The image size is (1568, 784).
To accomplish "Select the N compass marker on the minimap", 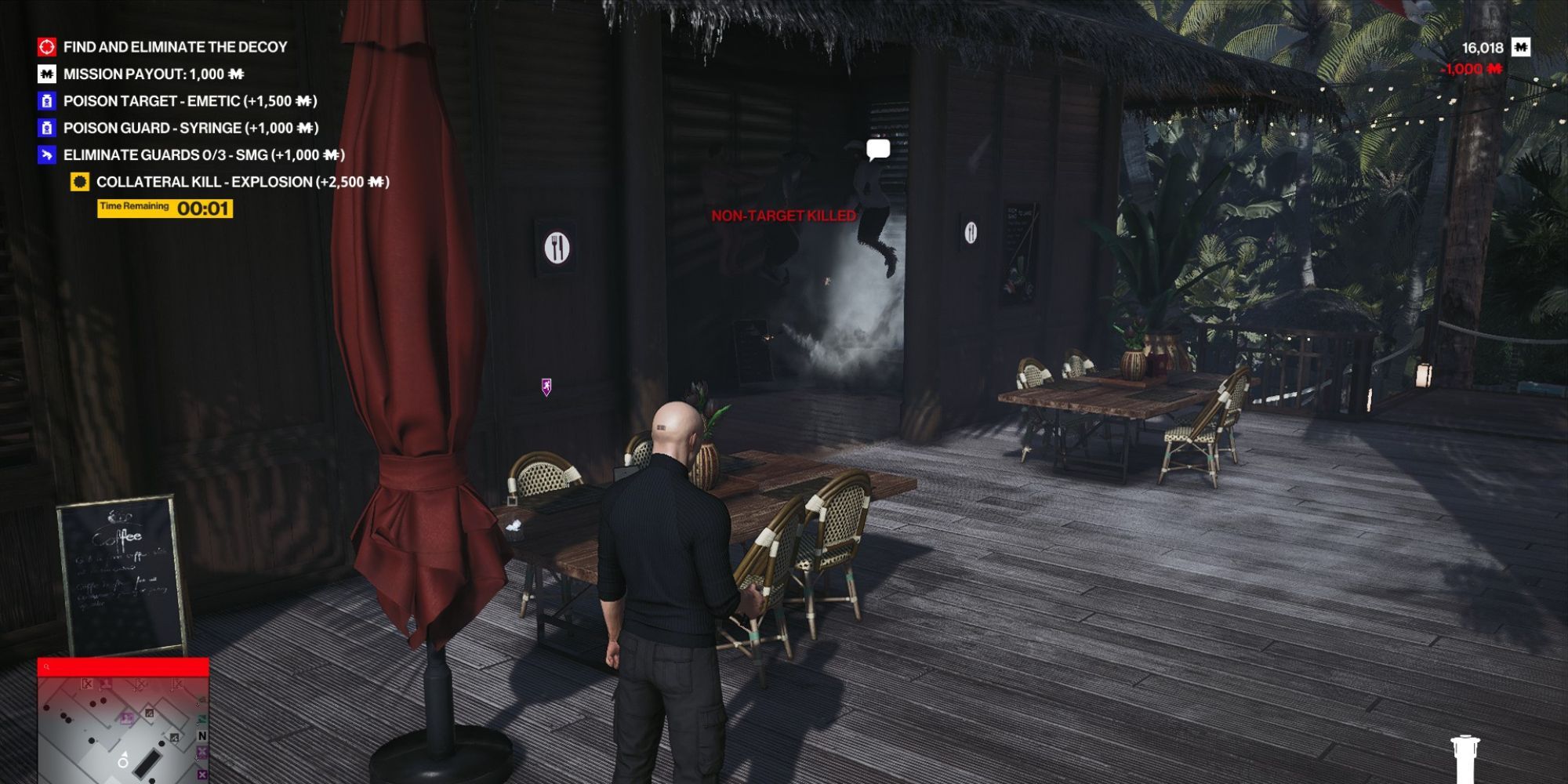I will pos(202,735).
